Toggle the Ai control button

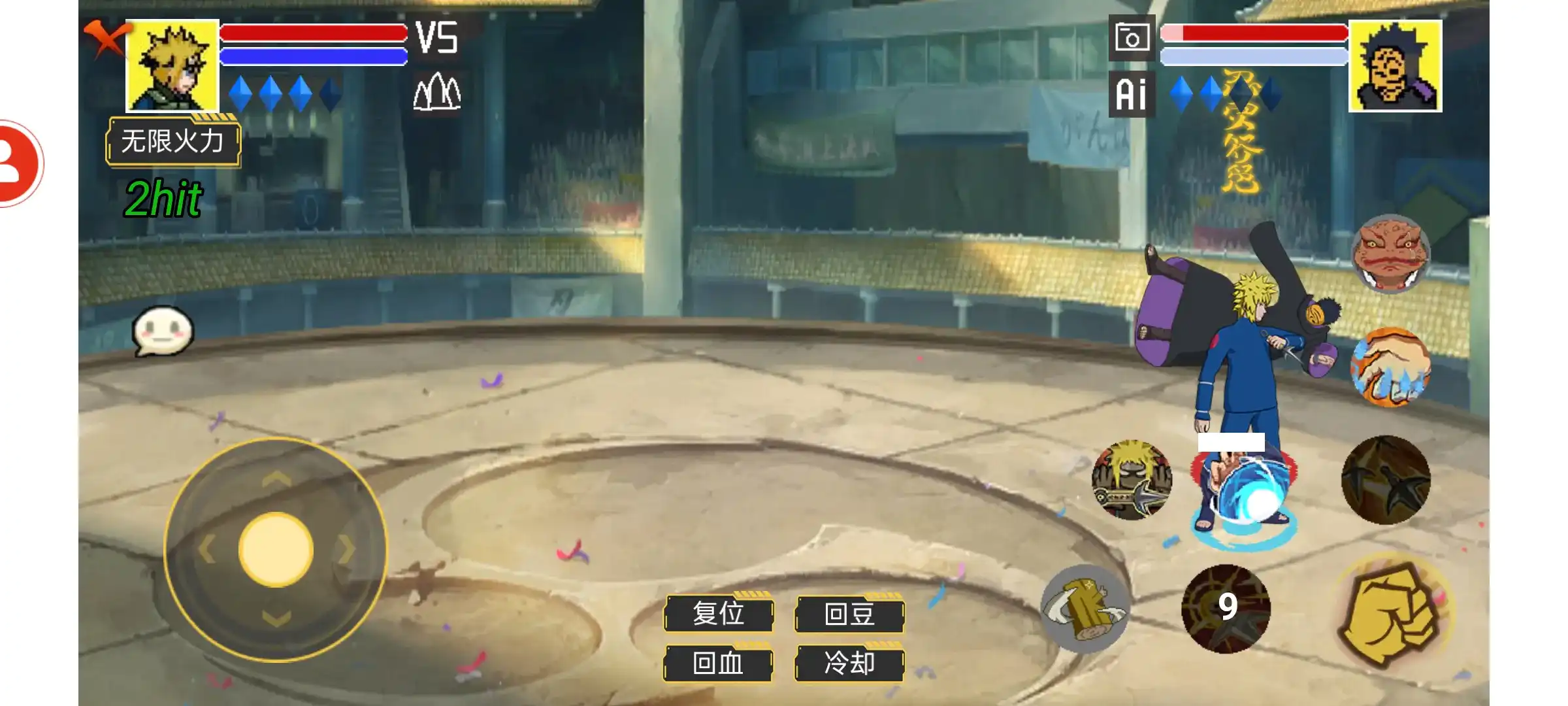pyautogui.click(x=1132, y=95)
